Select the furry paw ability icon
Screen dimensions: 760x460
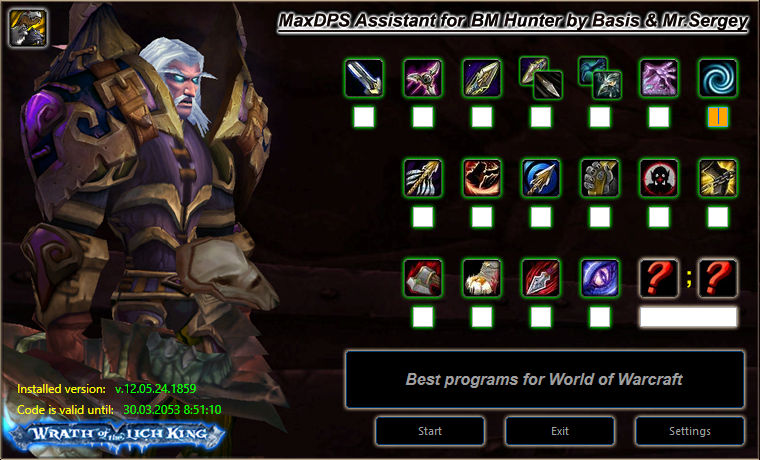[x=482, y=278]
